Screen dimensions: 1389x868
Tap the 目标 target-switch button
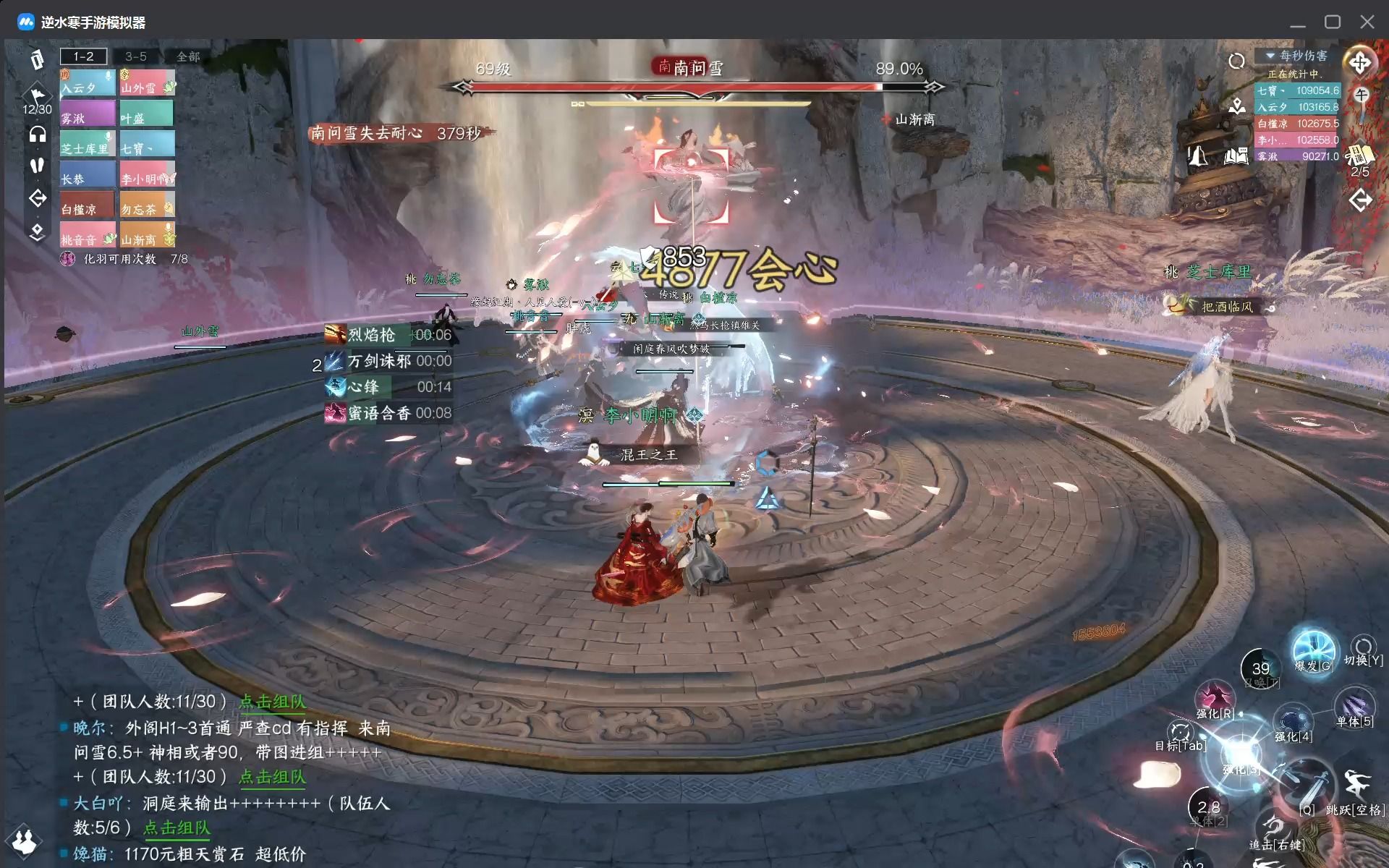1181,734
